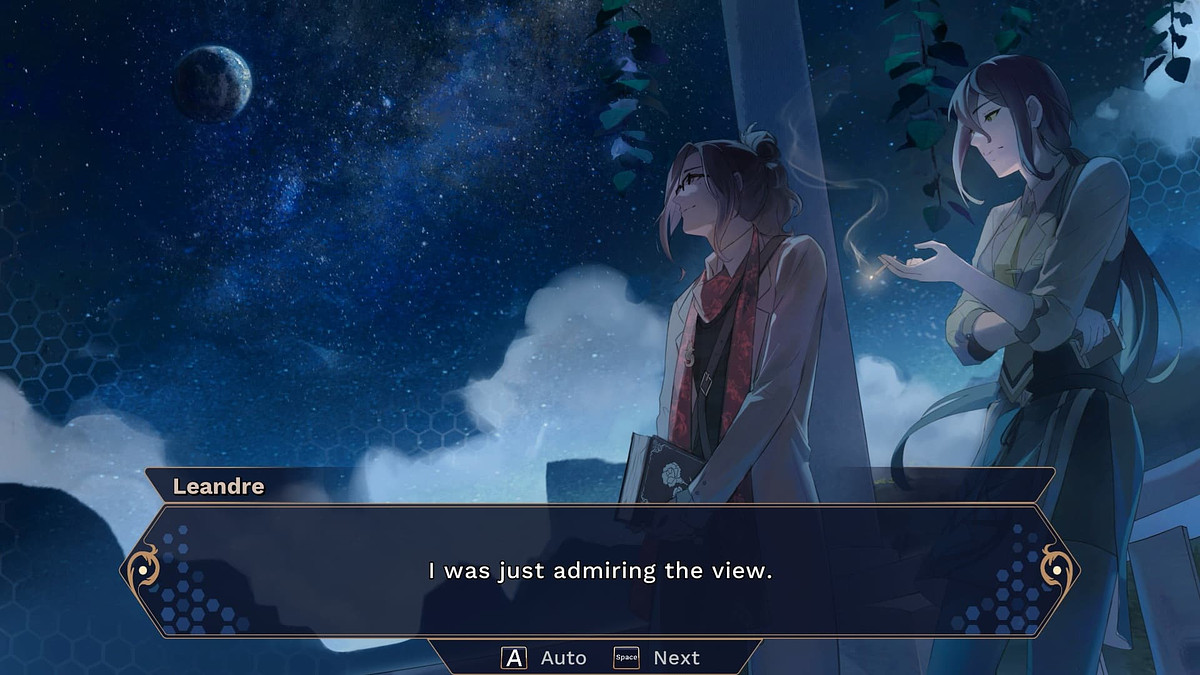Toggle Auto dialogue advance mode
Image resolution: width=1200 pixels, height=675 pixels.
[x=544, y=658]
